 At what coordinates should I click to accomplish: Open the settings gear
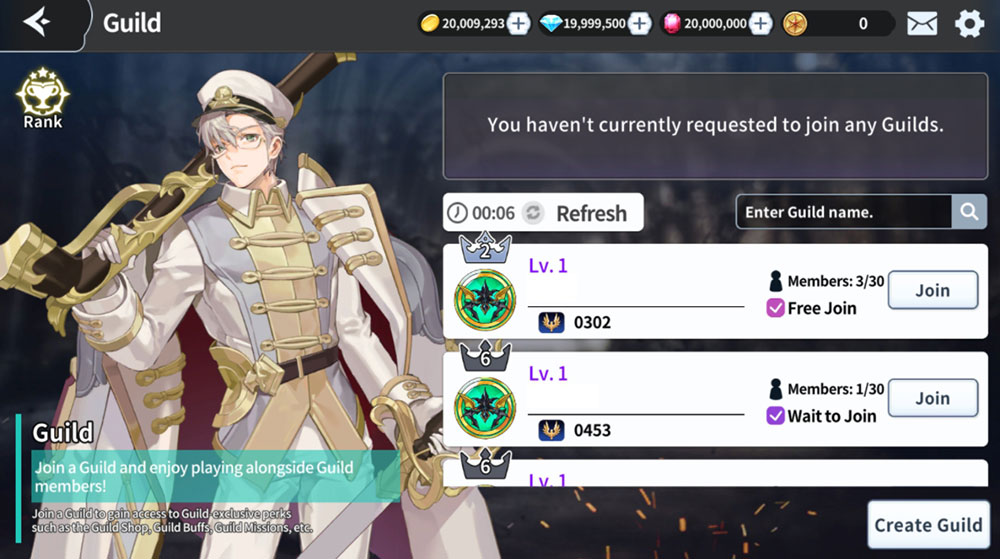point(969,24)
